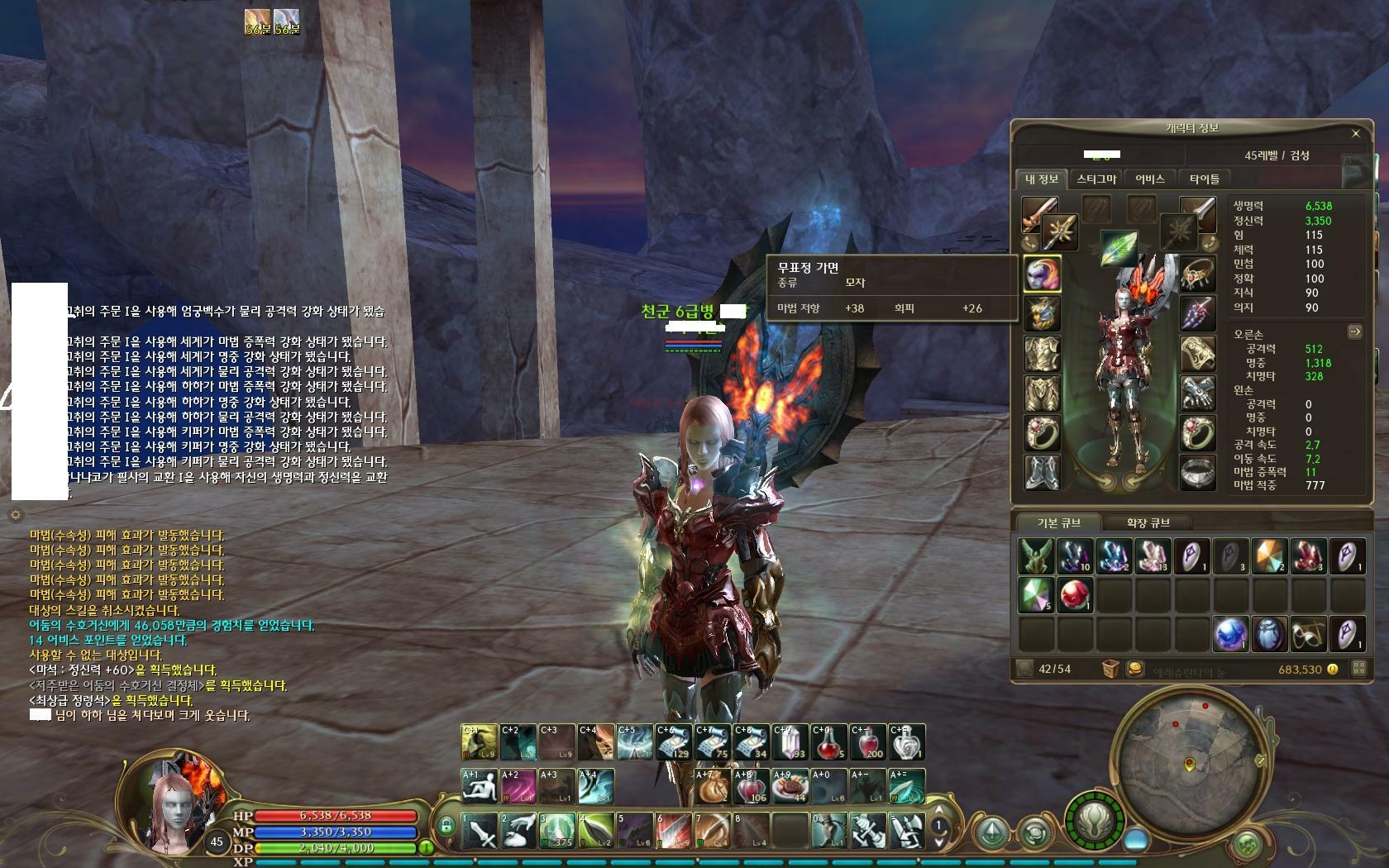The width and height of the screenshot is (1389, 868).
Task: Select the equipped mask helmet slot
Action: pyautogui.click(x=1042, y=274)
